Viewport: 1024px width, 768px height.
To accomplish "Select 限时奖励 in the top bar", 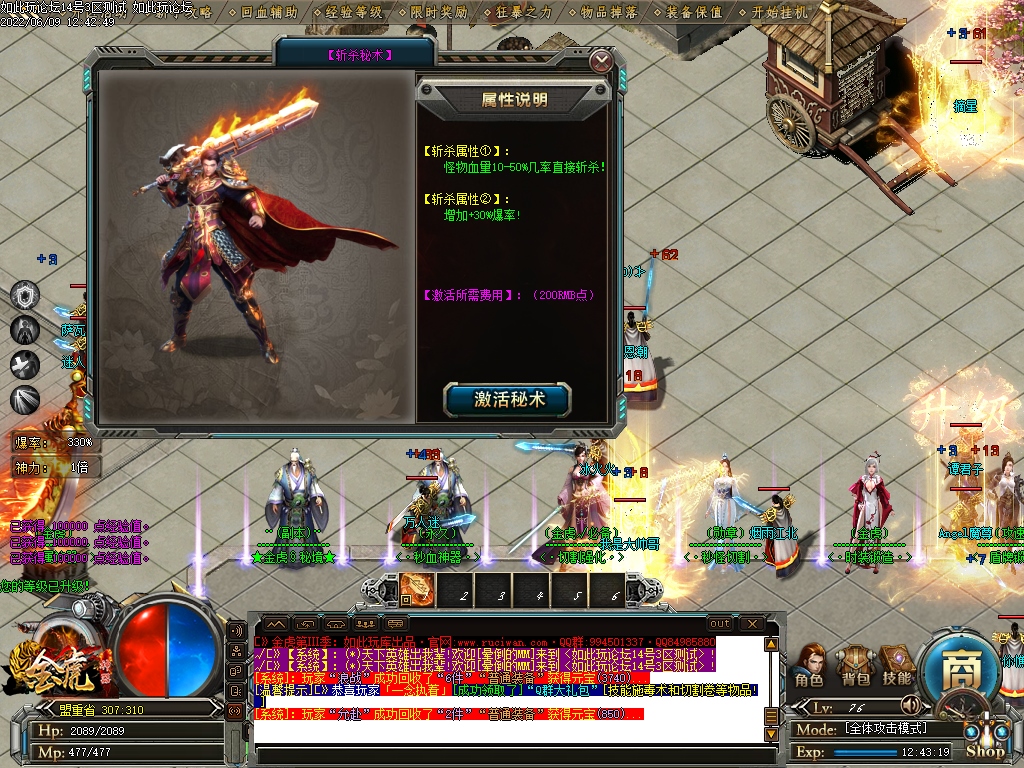I will click(439, 13).
